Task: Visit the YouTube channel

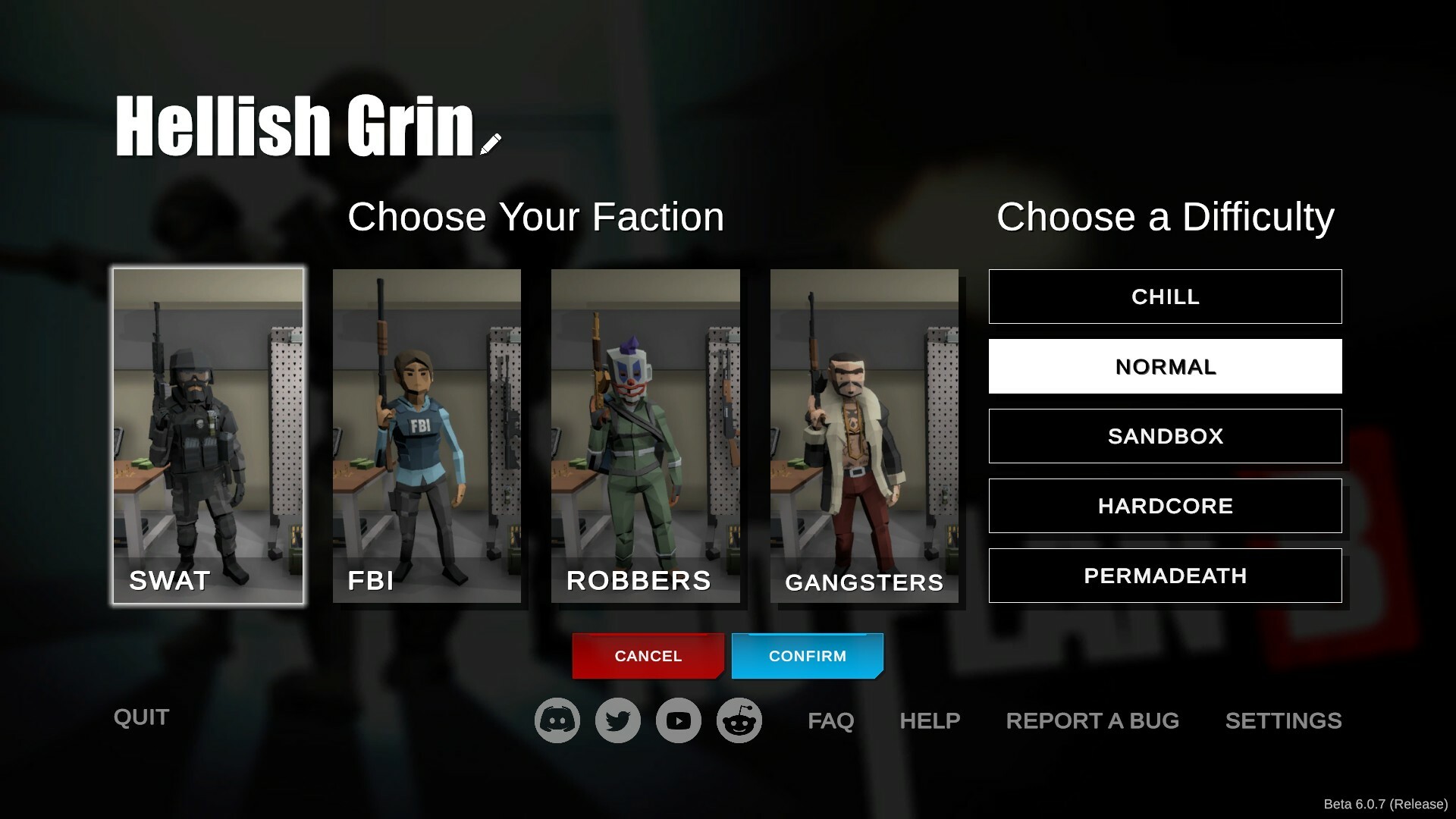Action: (x=679, y=720)
